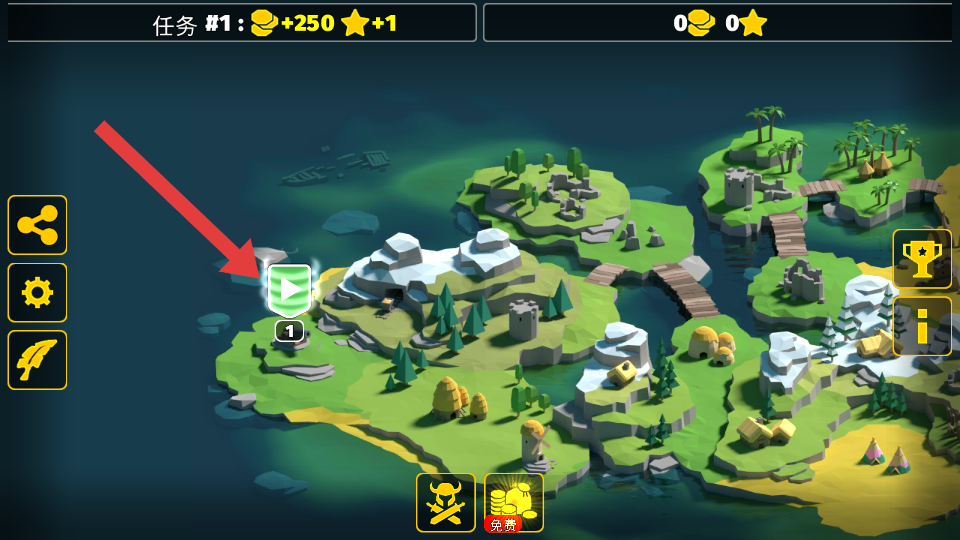Open the share button

click(x=38, y=225)
